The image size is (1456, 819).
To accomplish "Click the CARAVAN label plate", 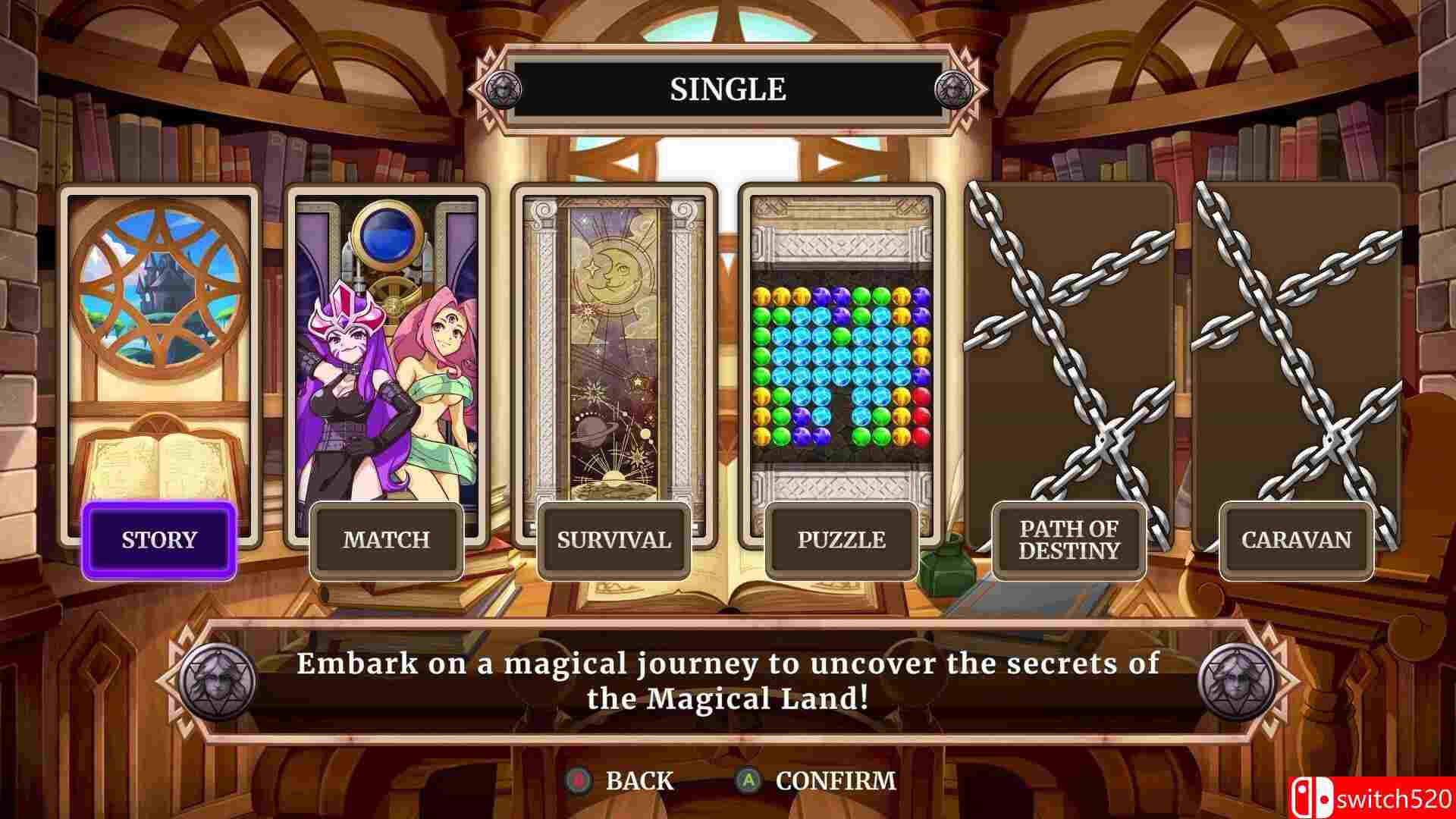I will (1294, 540).
